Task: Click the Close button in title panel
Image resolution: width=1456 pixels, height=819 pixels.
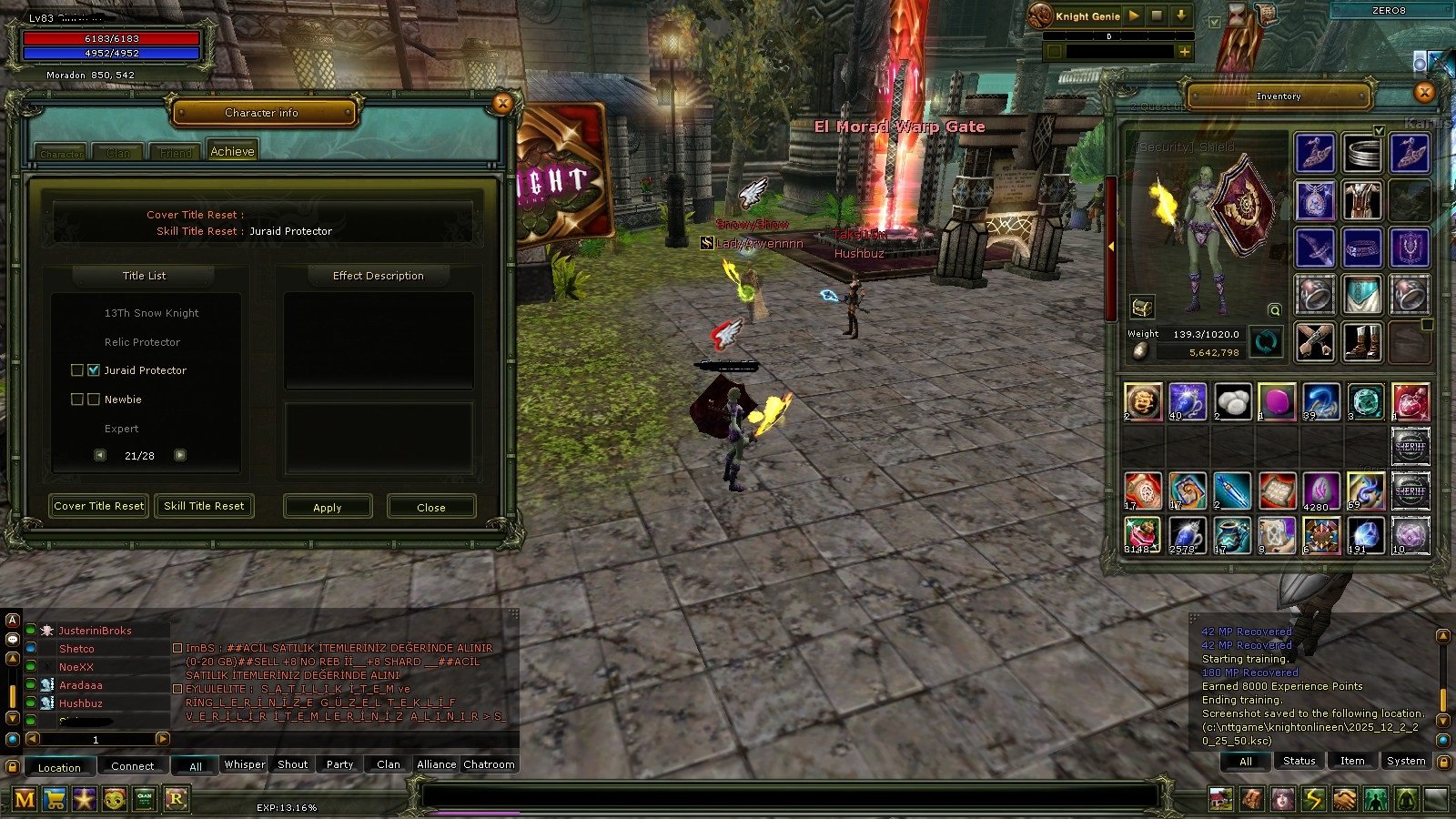Action: coord(431,507)
